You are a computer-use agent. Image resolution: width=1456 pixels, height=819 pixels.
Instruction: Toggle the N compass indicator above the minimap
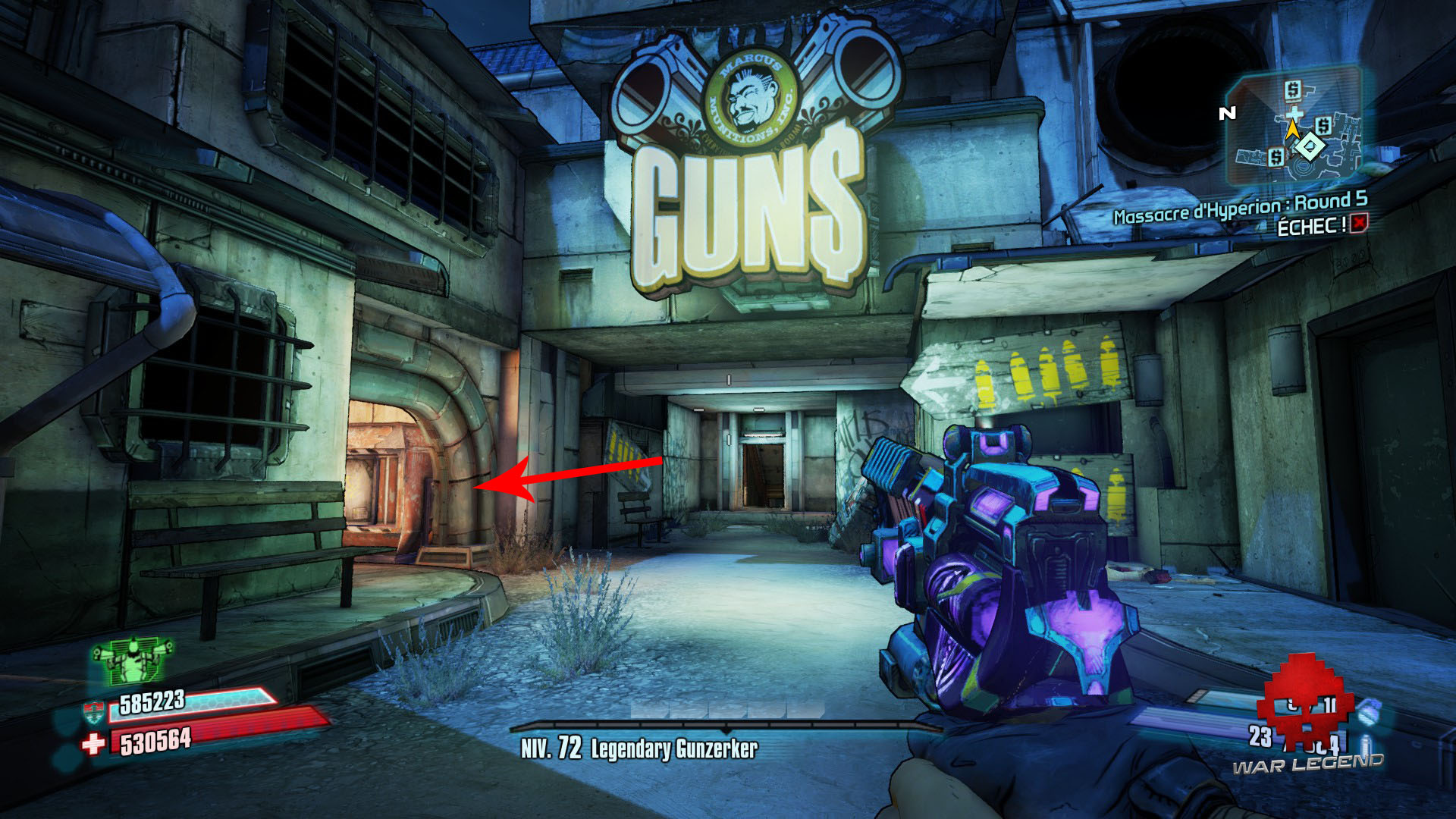tap(1228, 111)
